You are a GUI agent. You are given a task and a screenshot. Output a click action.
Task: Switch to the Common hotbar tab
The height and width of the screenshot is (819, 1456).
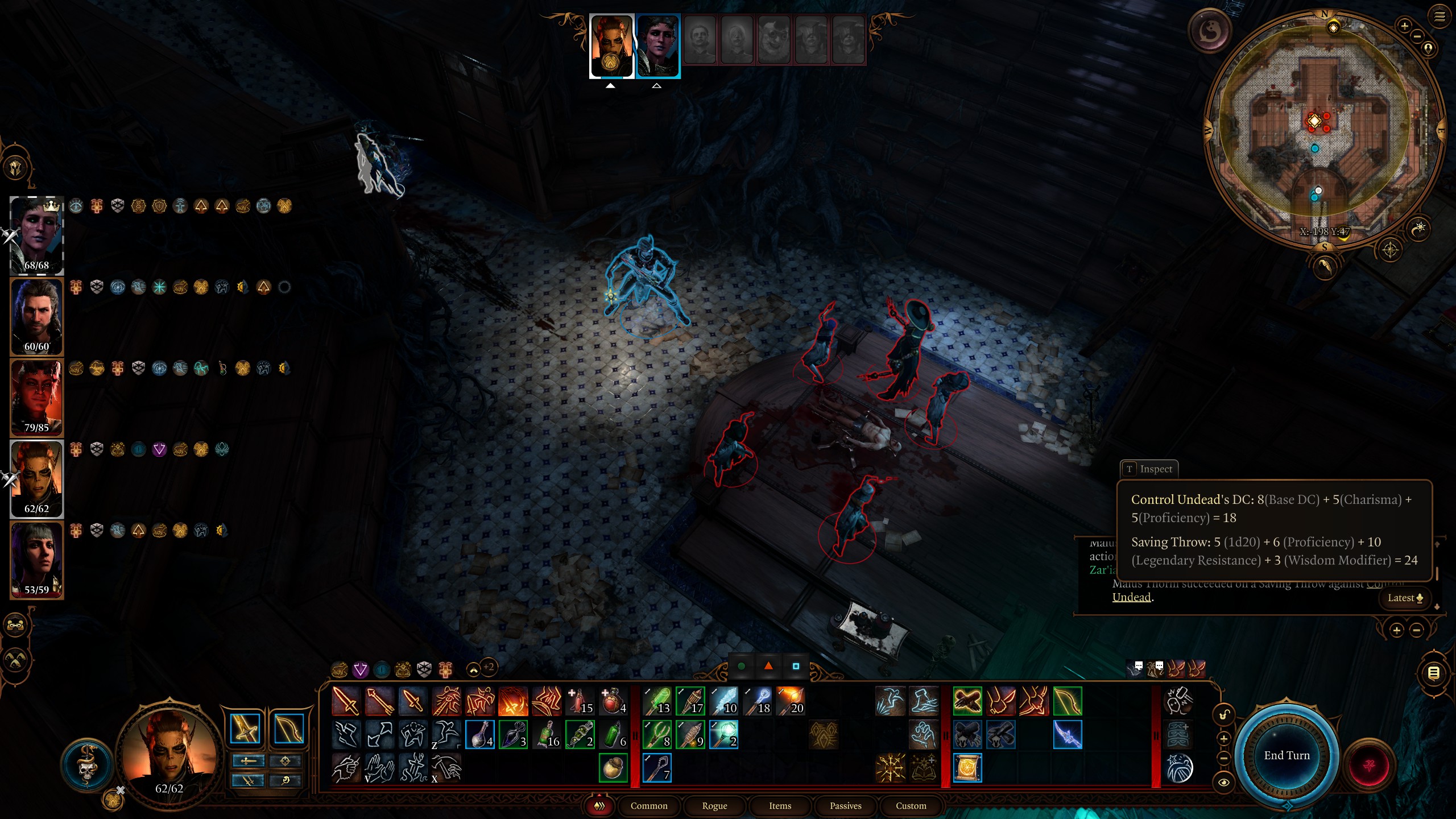pyautogui.click(x=649, y=805)
